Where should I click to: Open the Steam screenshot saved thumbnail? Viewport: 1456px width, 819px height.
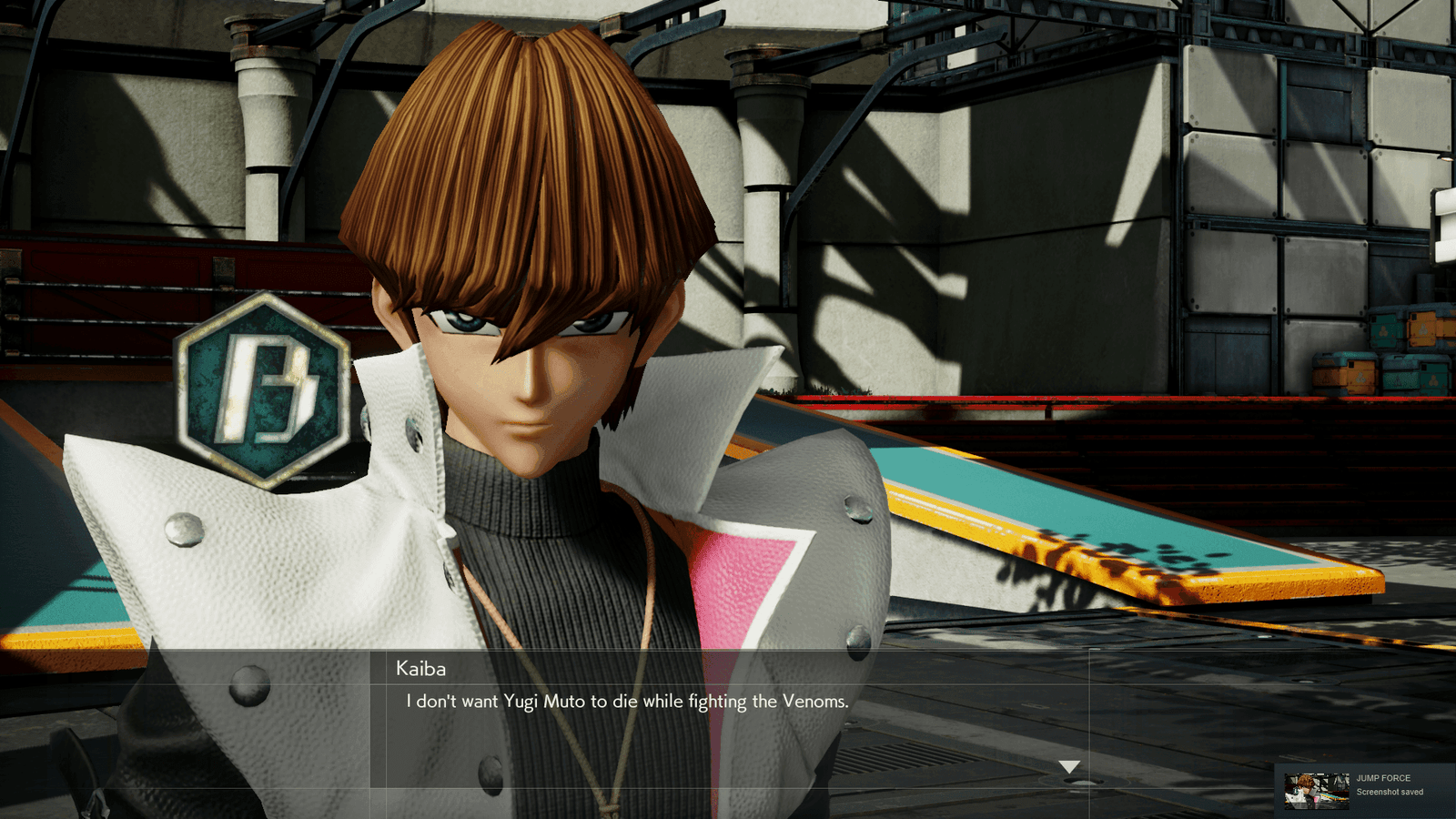(x=1316, y=791)
